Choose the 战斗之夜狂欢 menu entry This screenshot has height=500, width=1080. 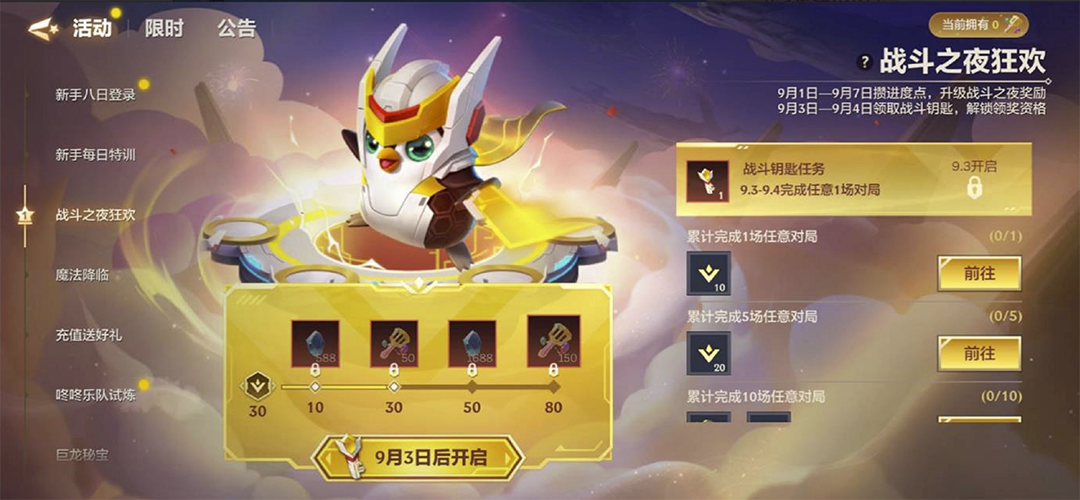point(95,215)
